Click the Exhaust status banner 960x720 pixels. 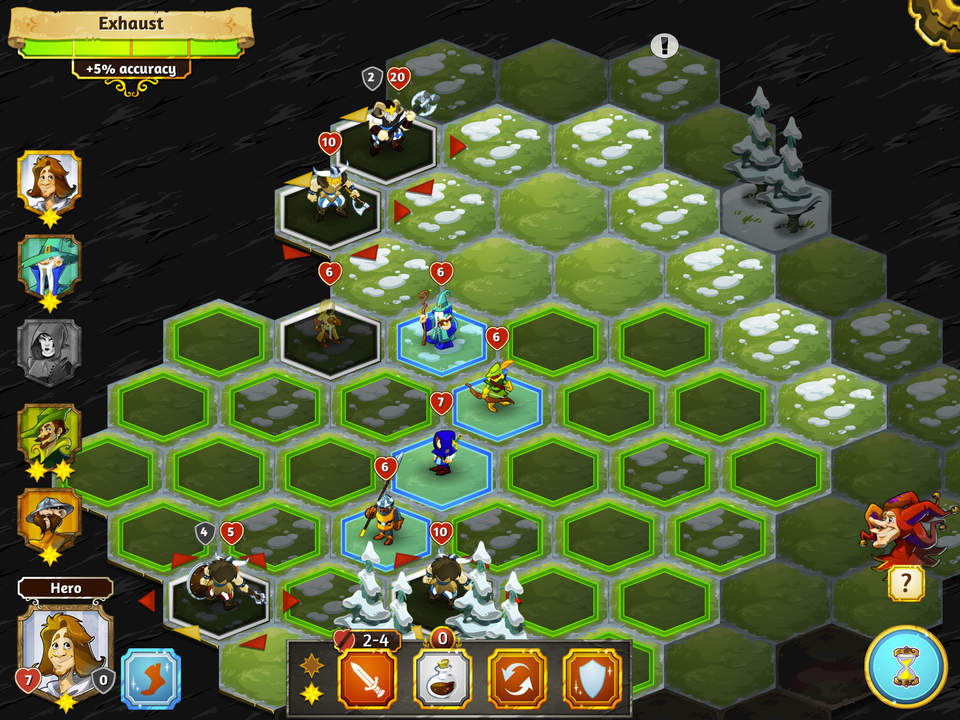pos(131,24)
